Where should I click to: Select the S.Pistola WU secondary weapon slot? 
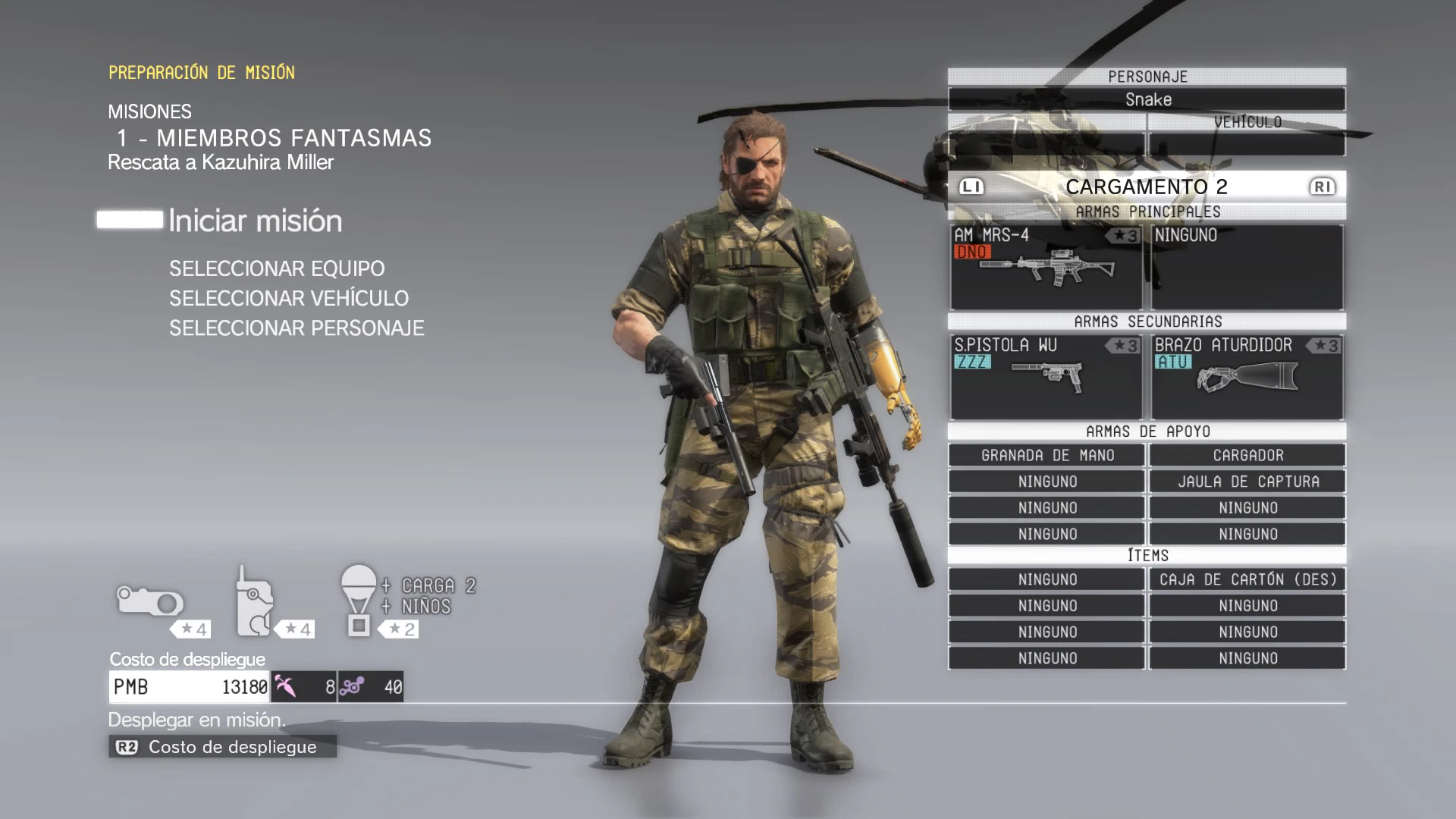1046,376
